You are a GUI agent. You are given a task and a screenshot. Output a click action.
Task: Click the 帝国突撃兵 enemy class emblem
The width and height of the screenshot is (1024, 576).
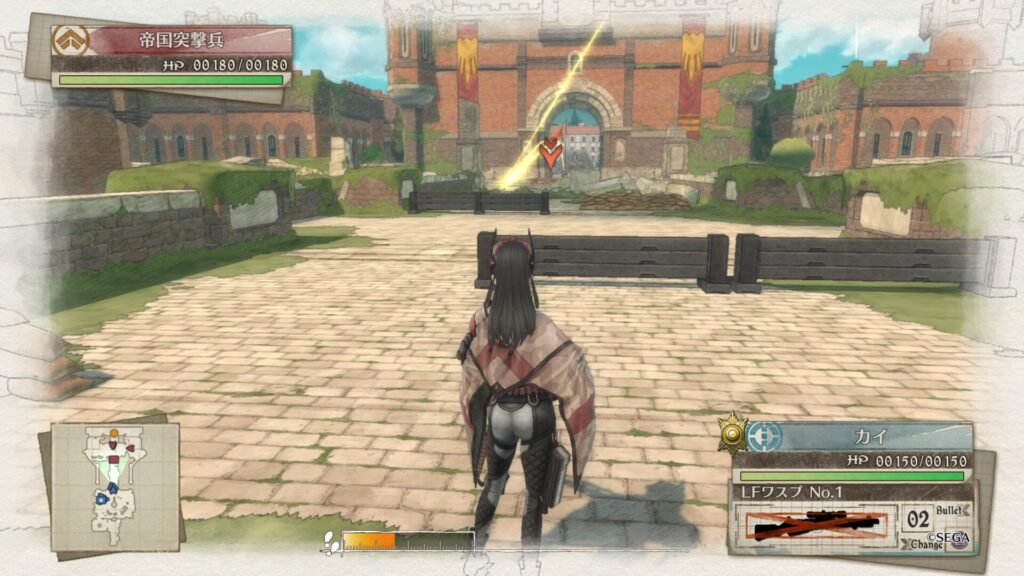point(71,41)
